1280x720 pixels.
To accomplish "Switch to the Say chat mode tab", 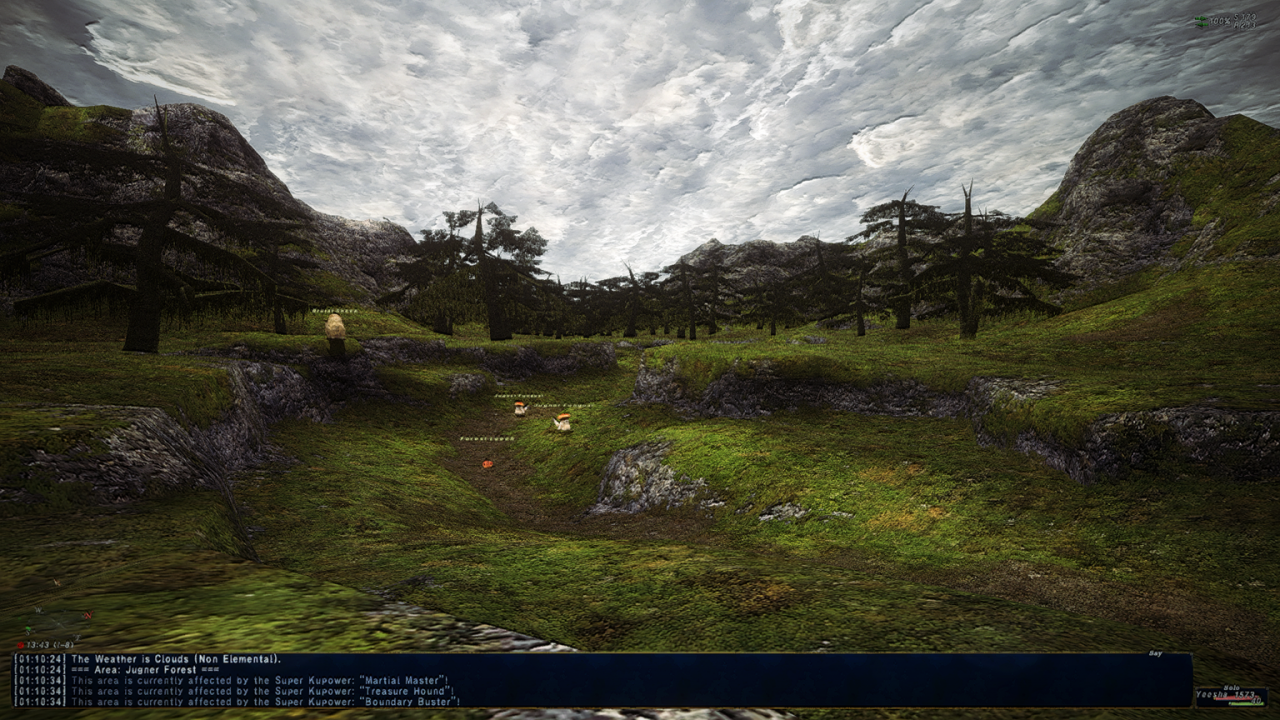I will [1156, 653].
